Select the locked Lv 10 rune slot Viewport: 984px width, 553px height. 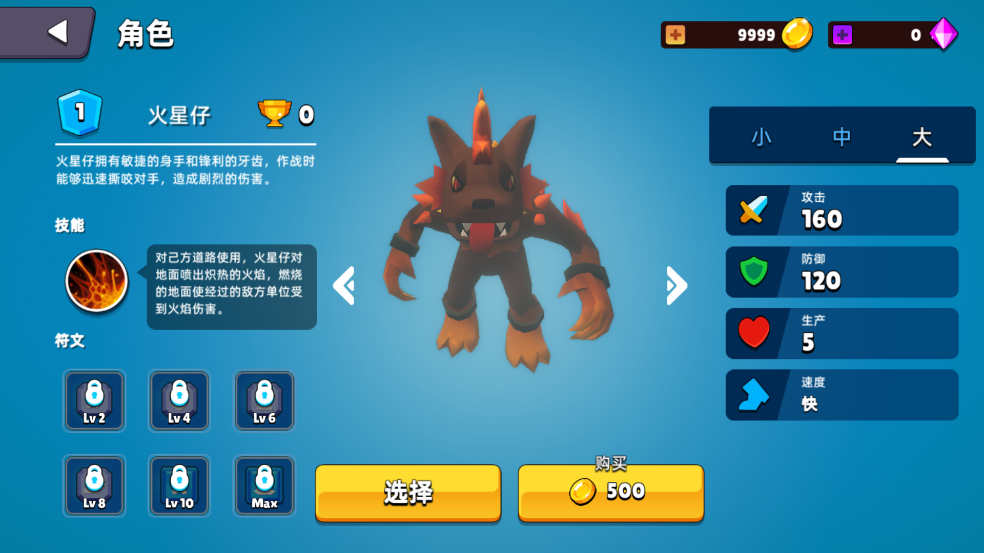[x=179, y=486]
